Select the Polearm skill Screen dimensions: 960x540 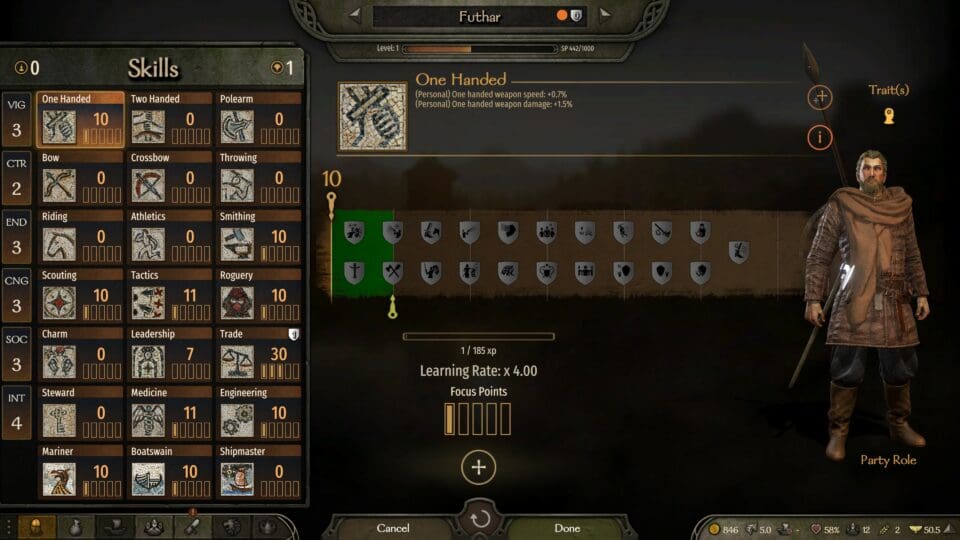259,119
